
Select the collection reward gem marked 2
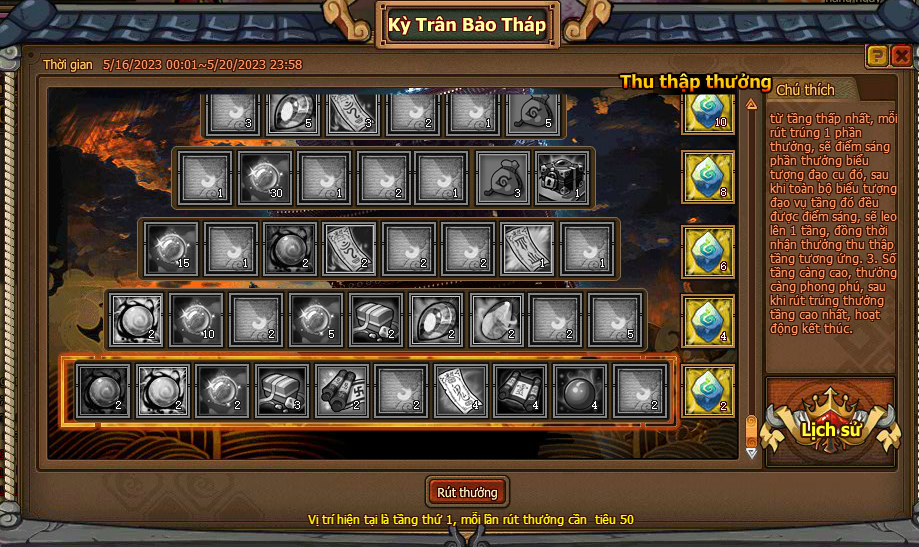click(x=708, y=390)
